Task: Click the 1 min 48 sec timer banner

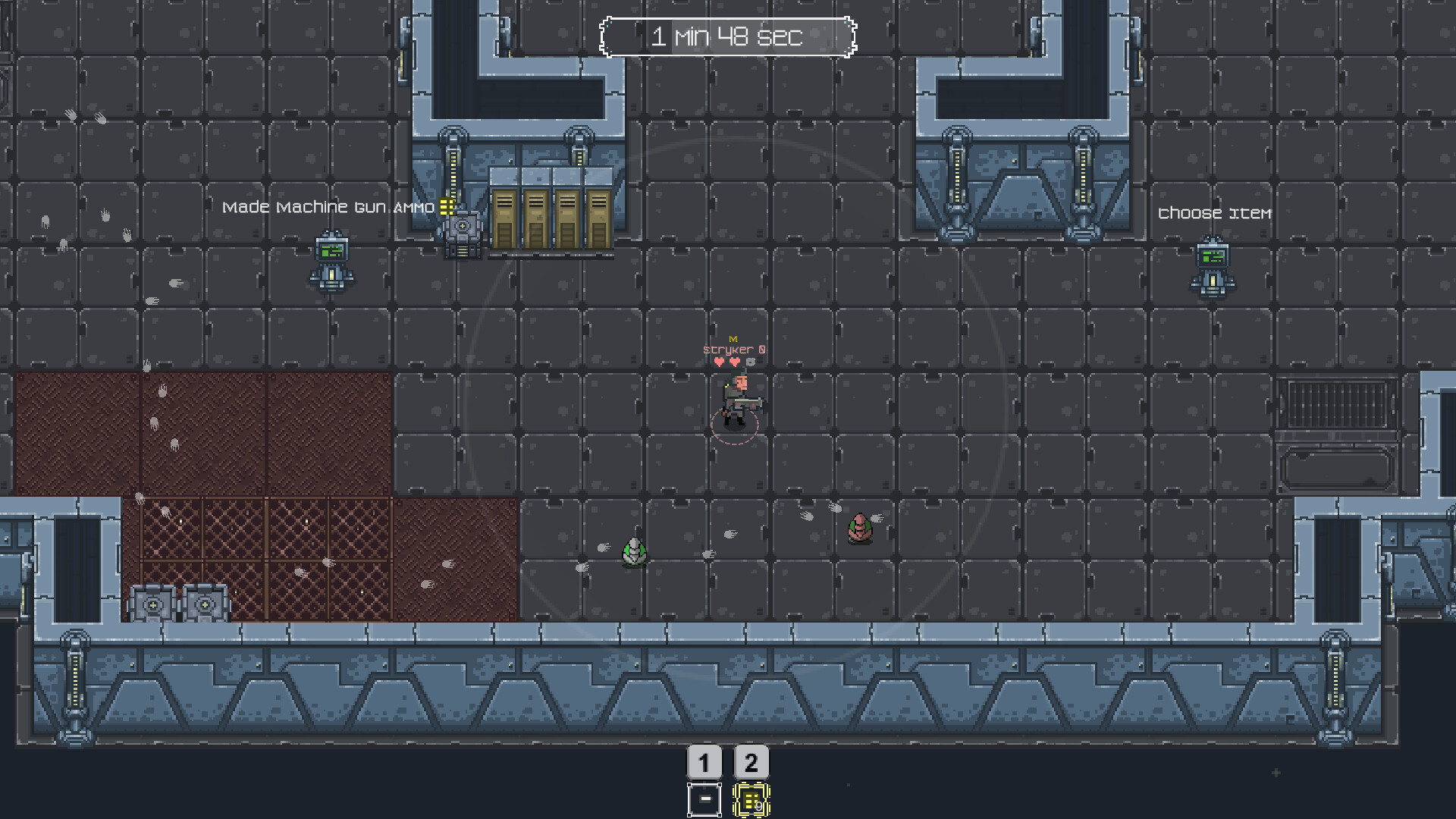Action: click(728, 36)
